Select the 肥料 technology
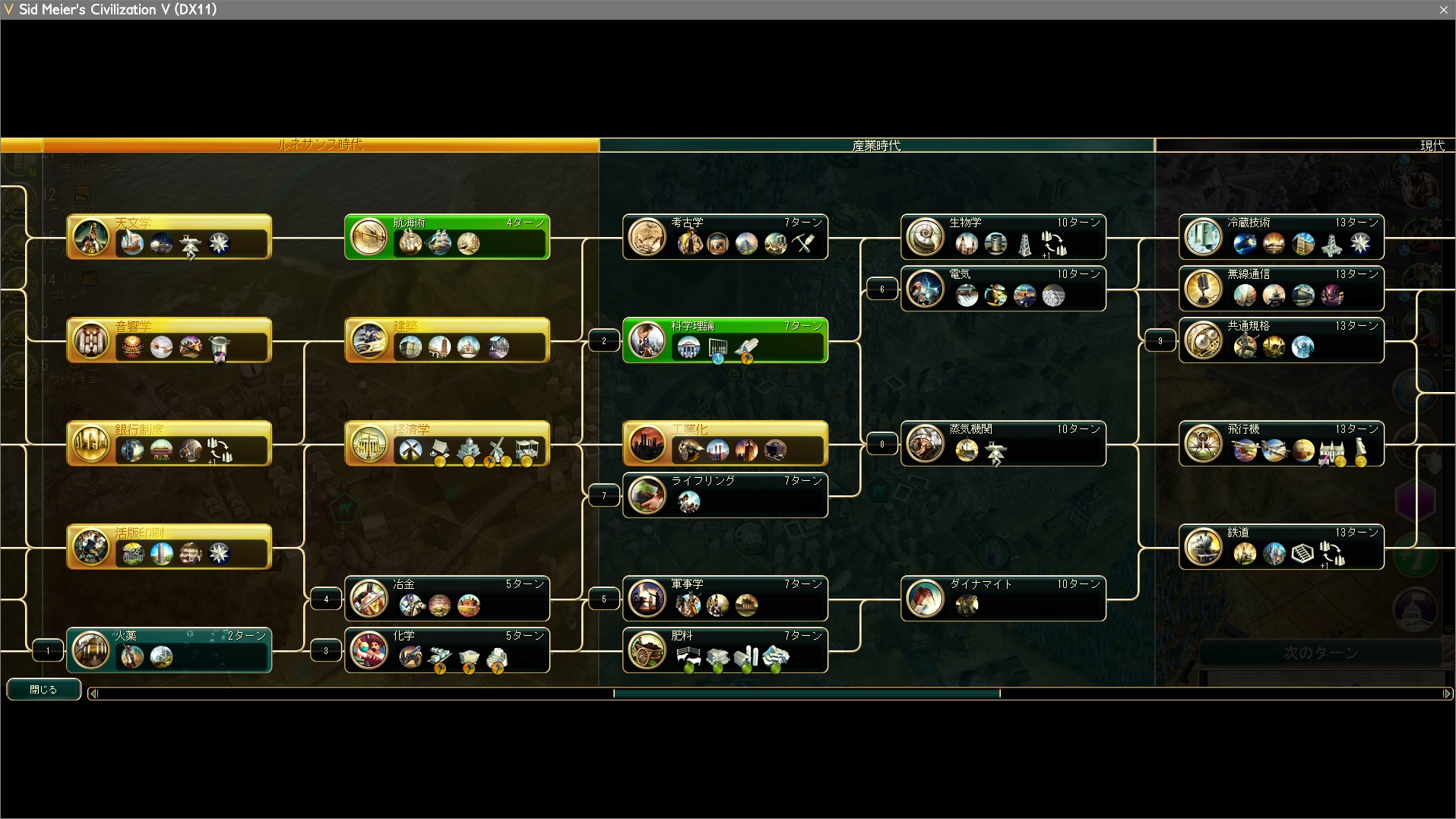 (x=725, y=650)
